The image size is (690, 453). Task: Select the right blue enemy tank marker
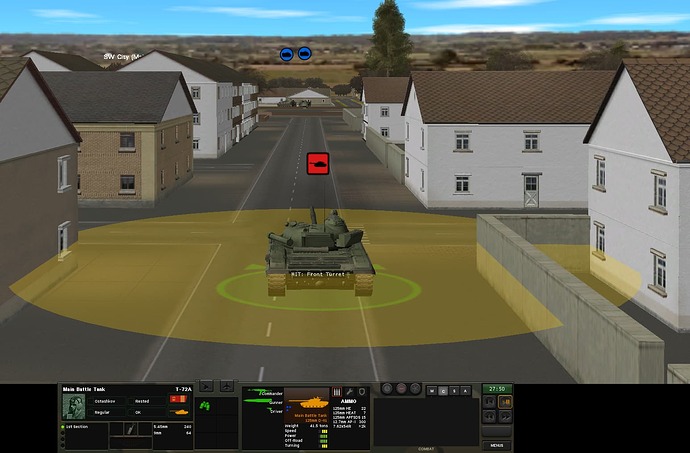click(x=304, y=54)
